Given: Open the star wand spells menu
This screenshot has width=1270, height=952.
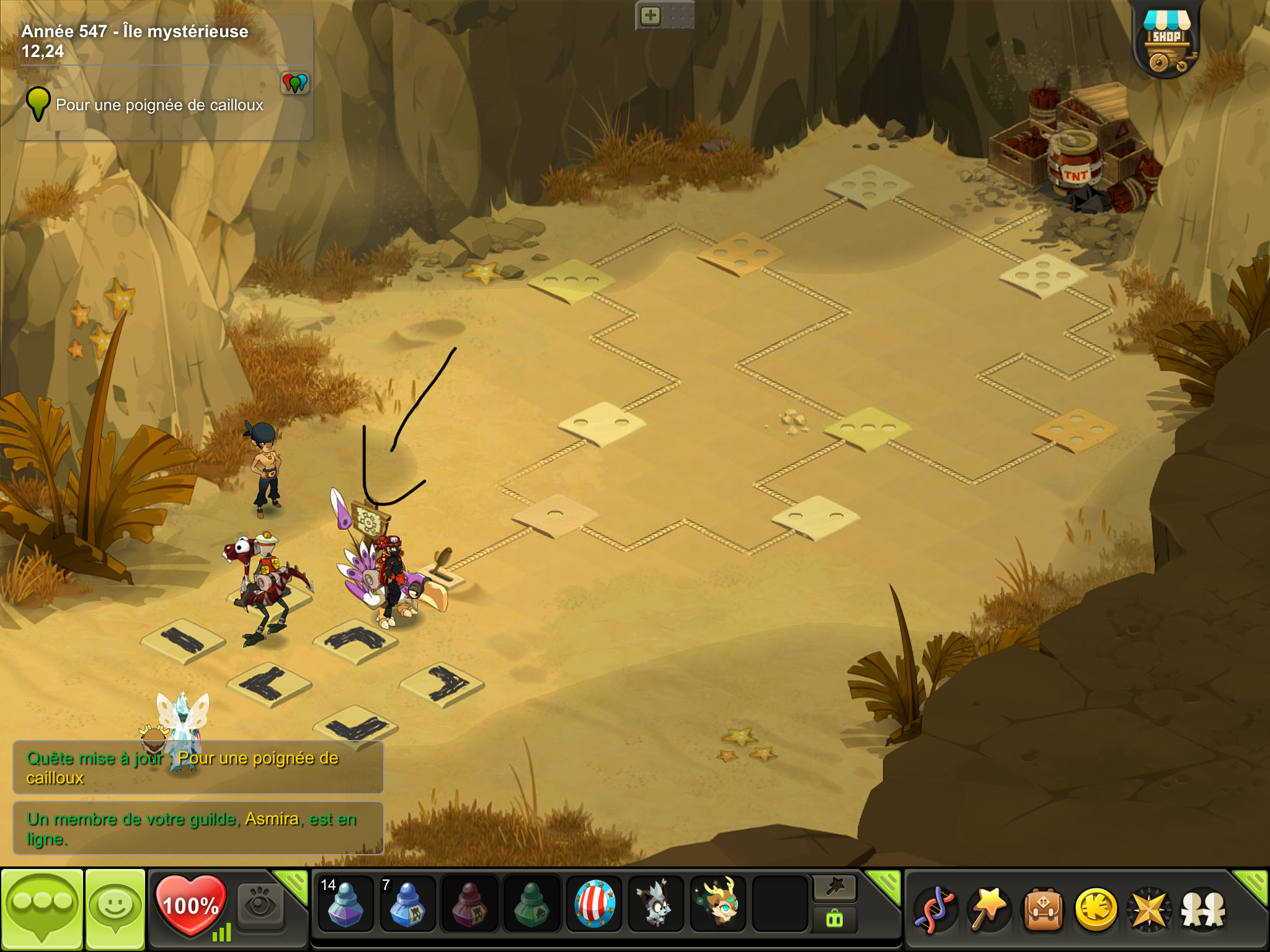Looking at the screenshot, I should (x=988, y=909).
